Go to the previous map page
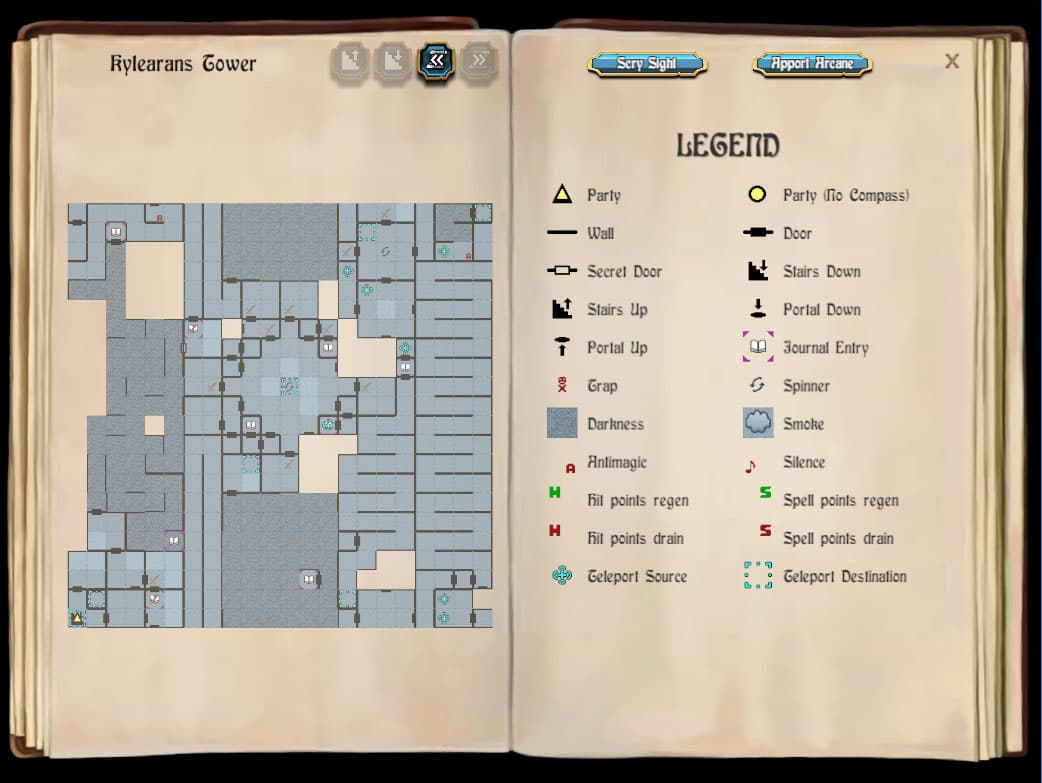Screen dimensions: 1042x783 (x=436, y=62)
